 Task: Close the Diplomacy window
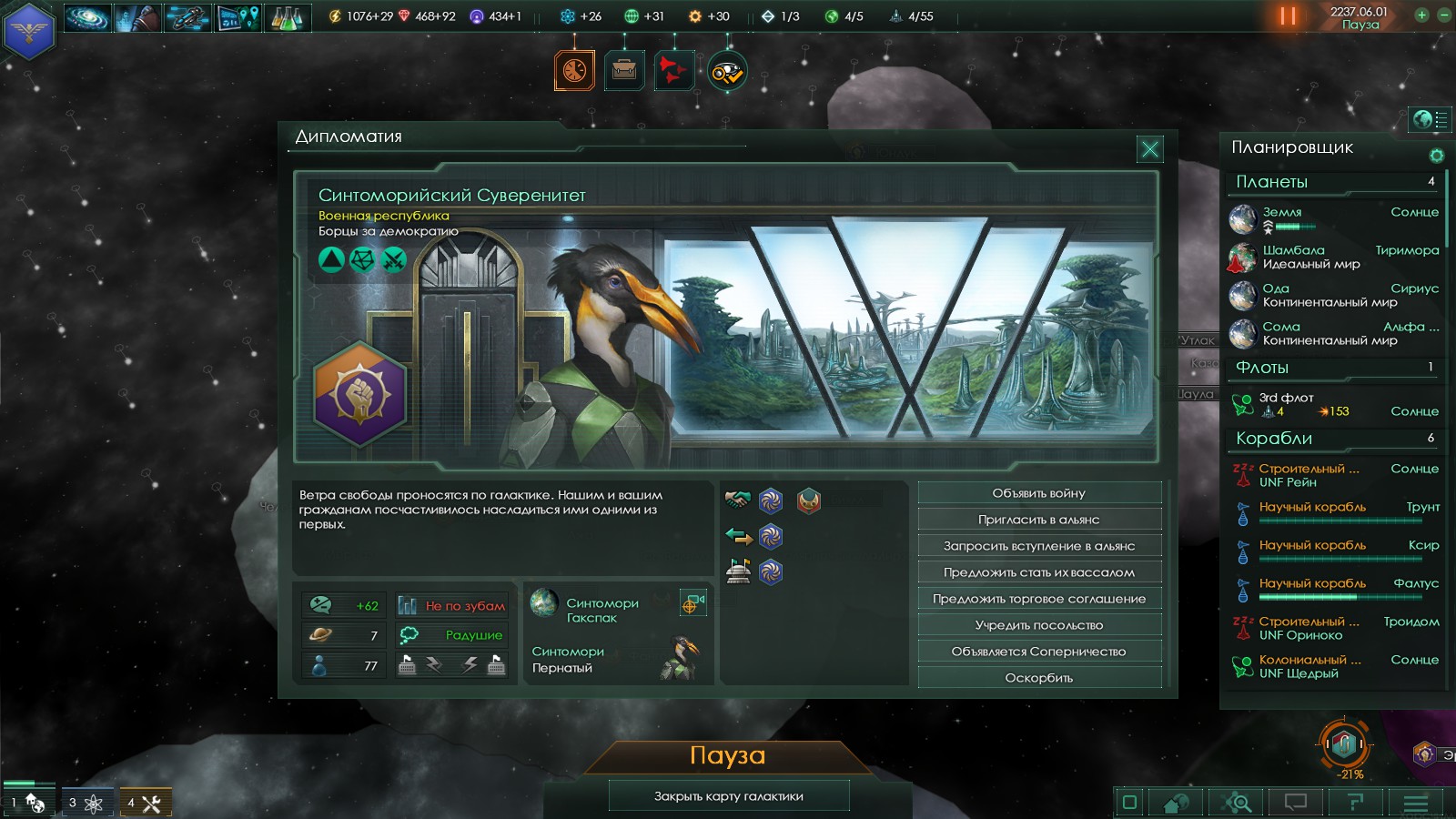point(1150,148)
